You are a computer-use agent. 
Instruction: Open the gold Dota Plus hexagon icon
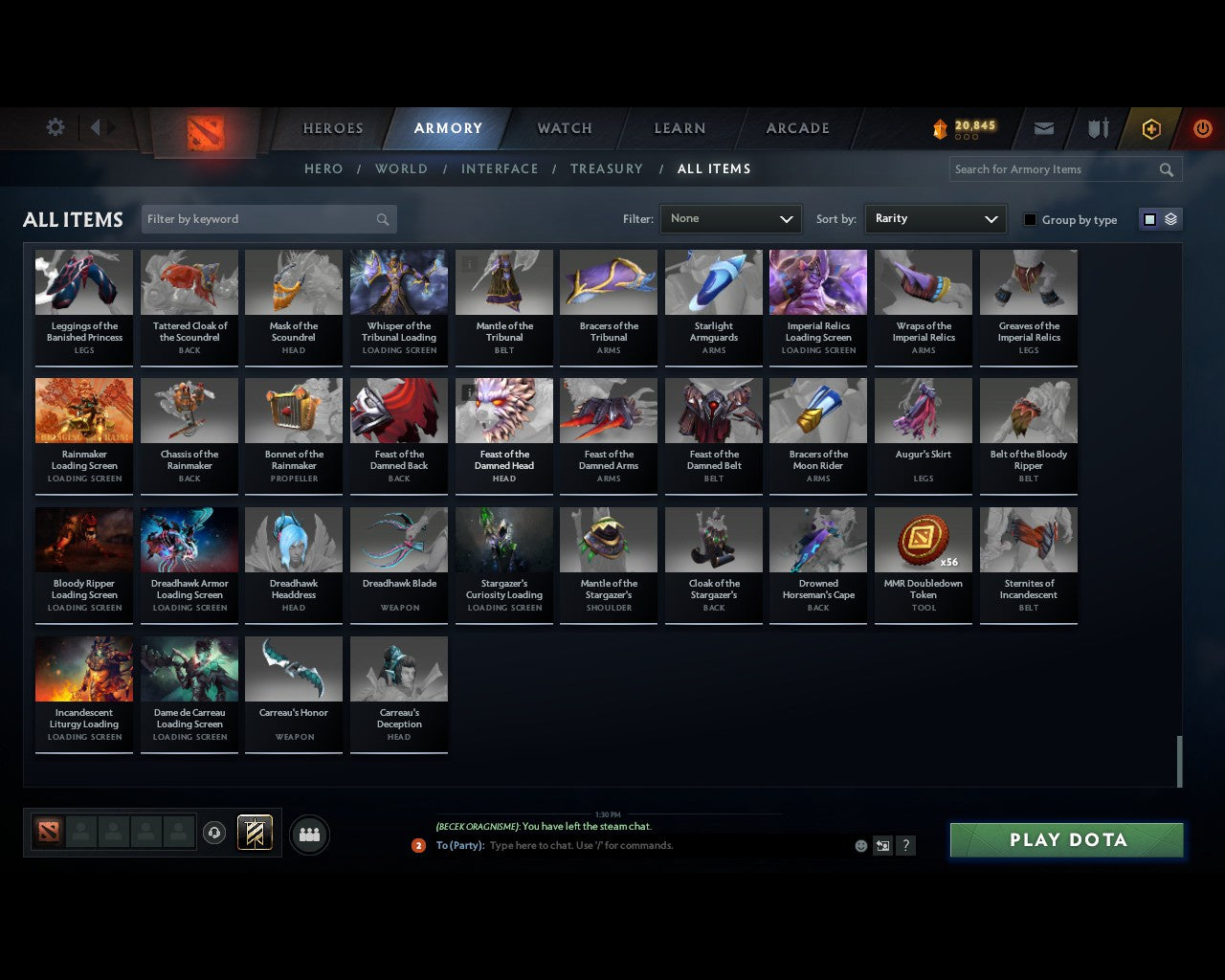pyautogui.click(x=1150, y=127)
